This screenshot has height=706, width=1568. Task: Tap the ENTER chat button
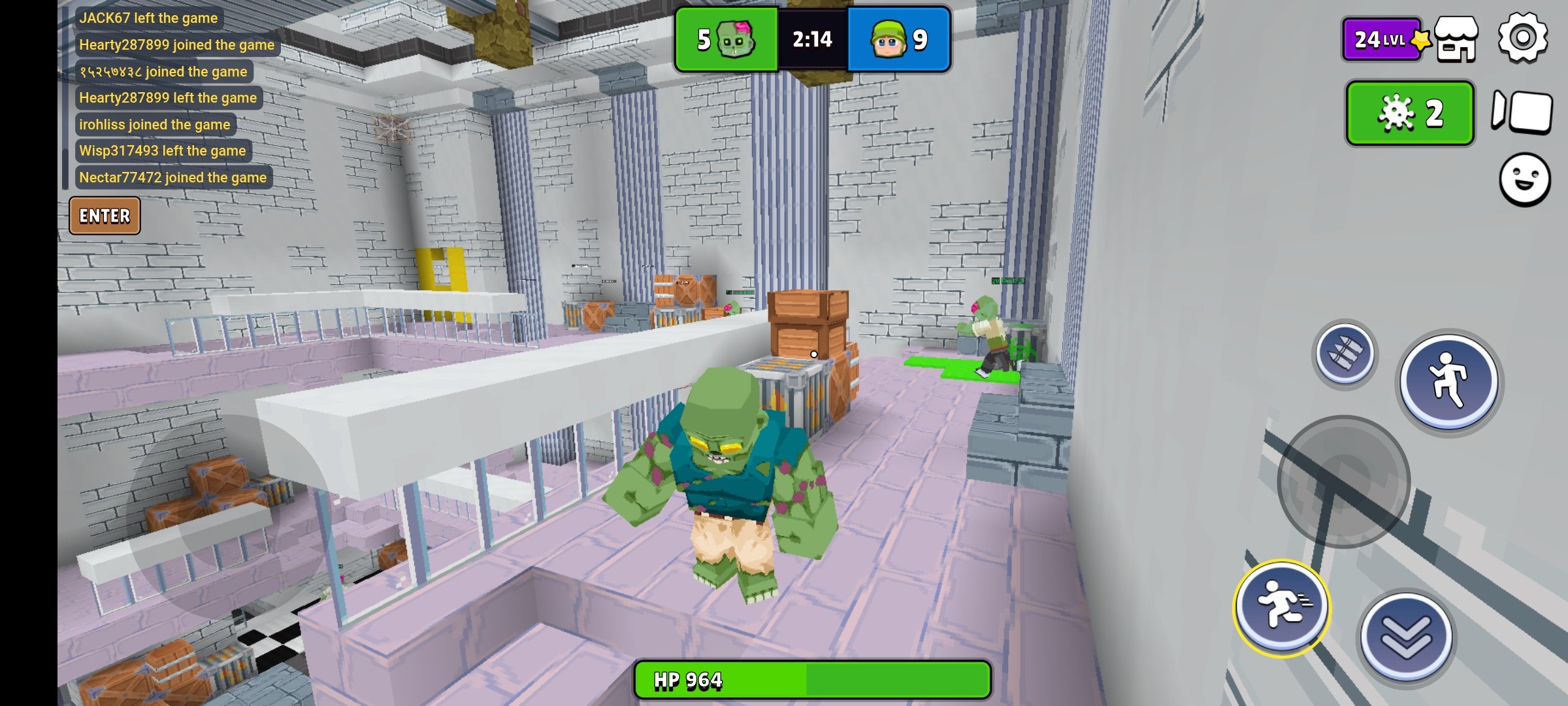point(105,216)
